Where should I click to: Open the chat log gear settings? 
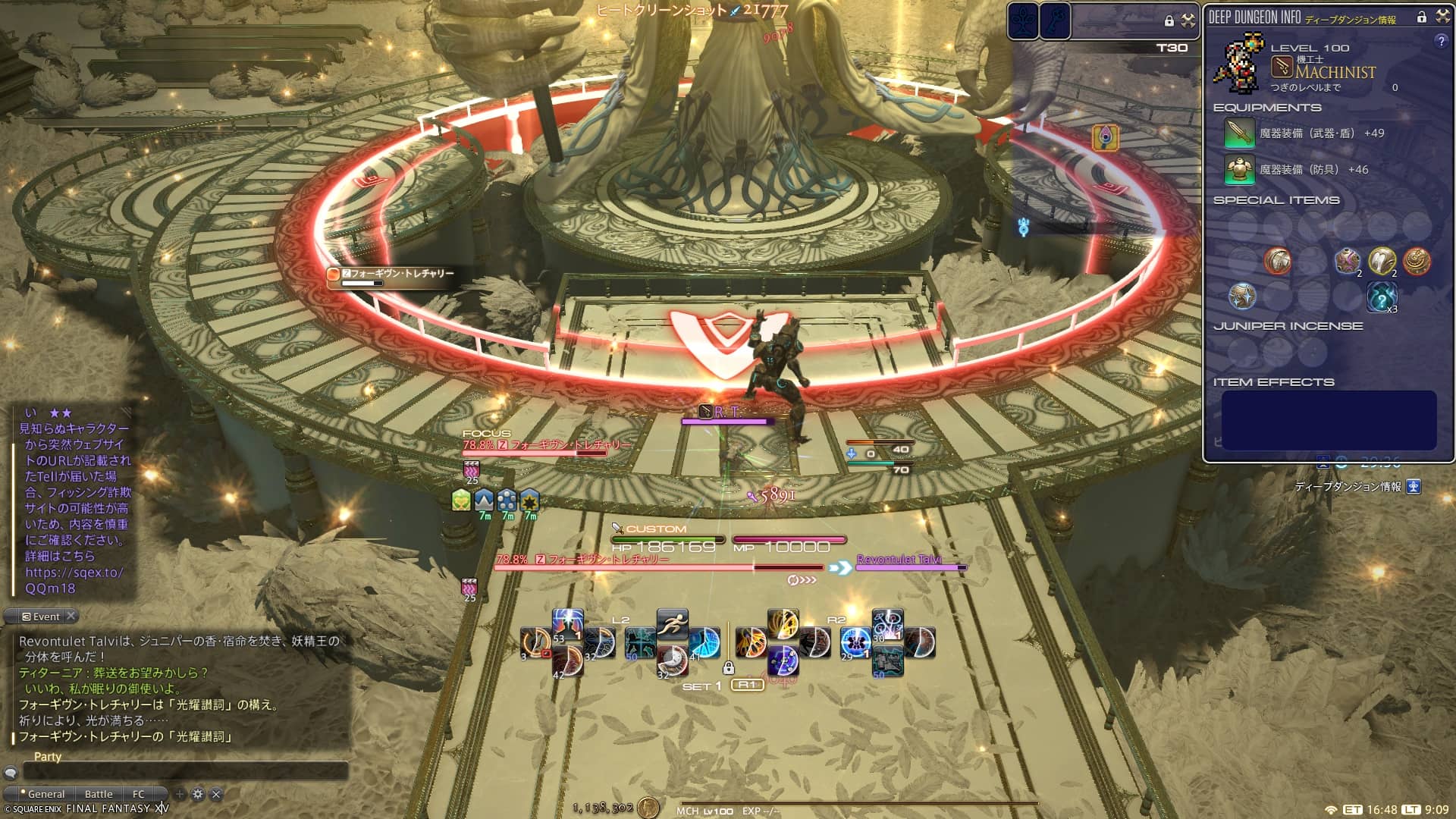pos(198,794)
